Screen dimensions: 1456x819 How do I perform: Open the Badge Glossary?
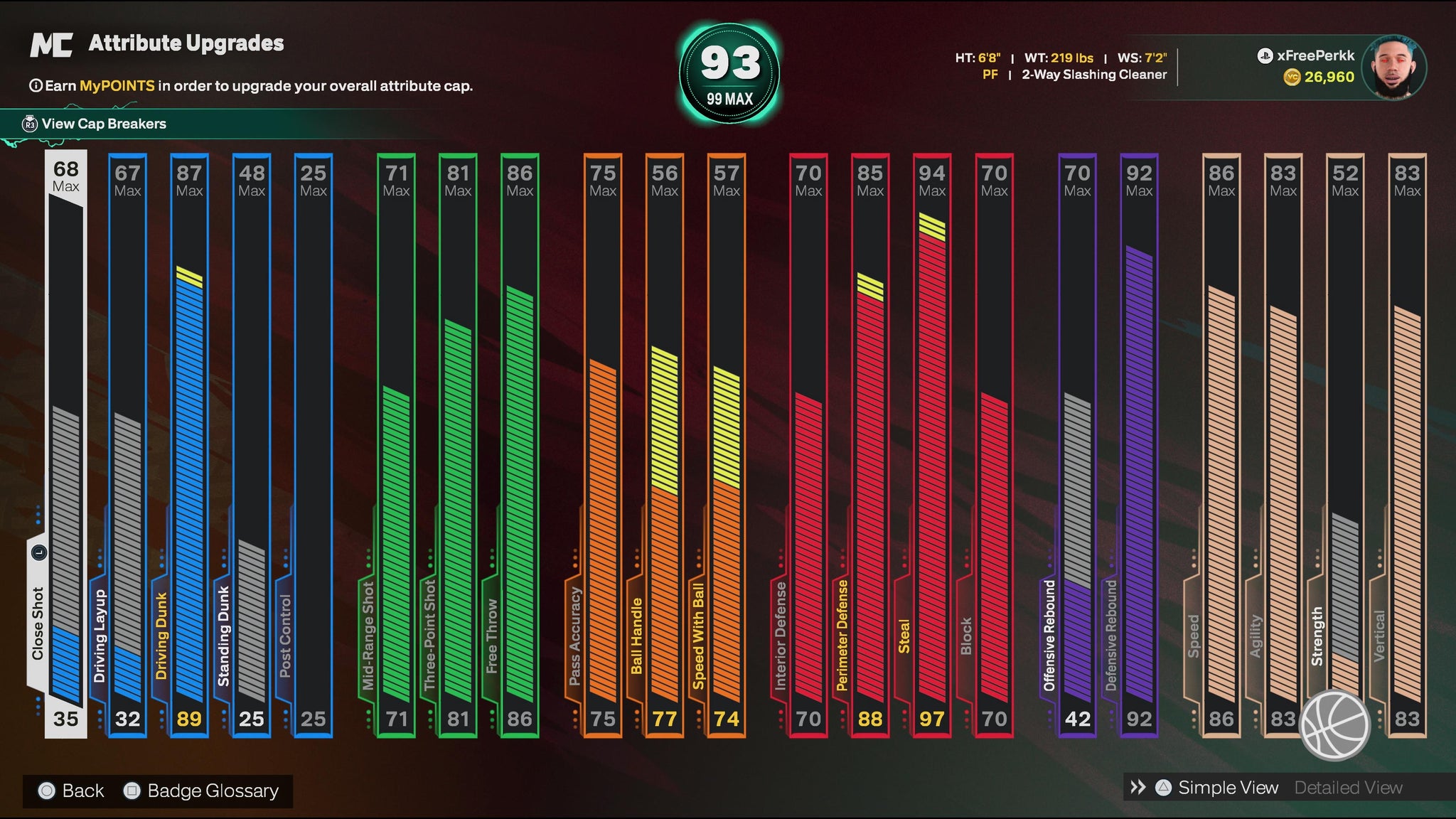pos(202,791)
